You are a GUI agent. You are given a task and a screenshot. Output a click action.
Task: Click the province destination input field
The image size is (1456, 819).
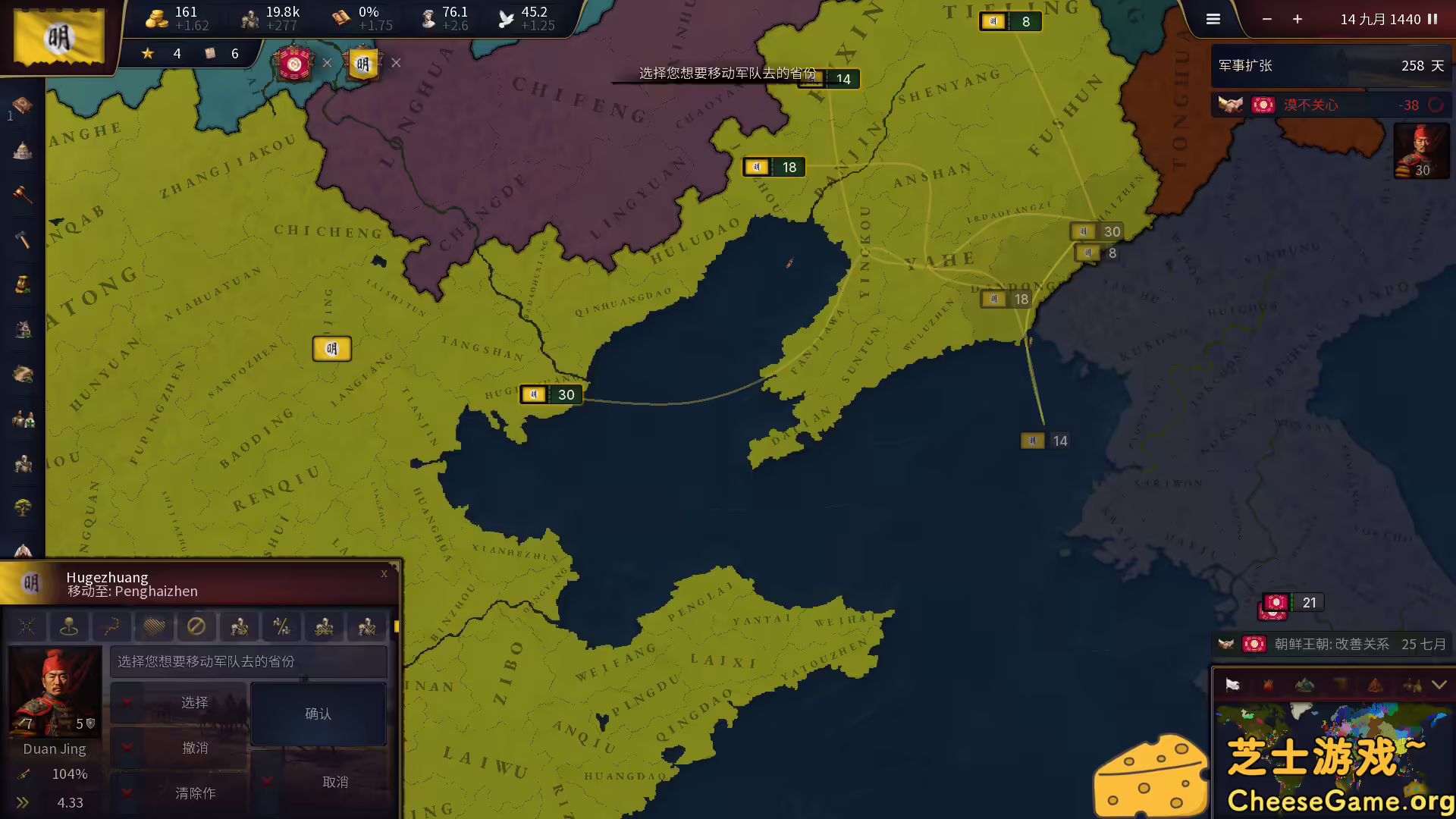pyautogui.click(x=249, y=661)
